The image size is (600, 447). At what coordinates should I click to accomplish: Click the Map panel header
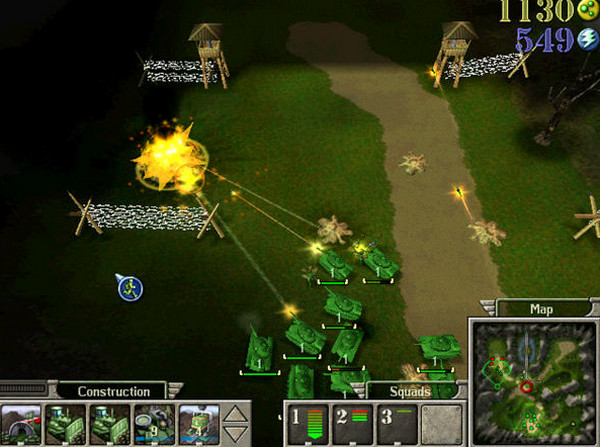540,309
